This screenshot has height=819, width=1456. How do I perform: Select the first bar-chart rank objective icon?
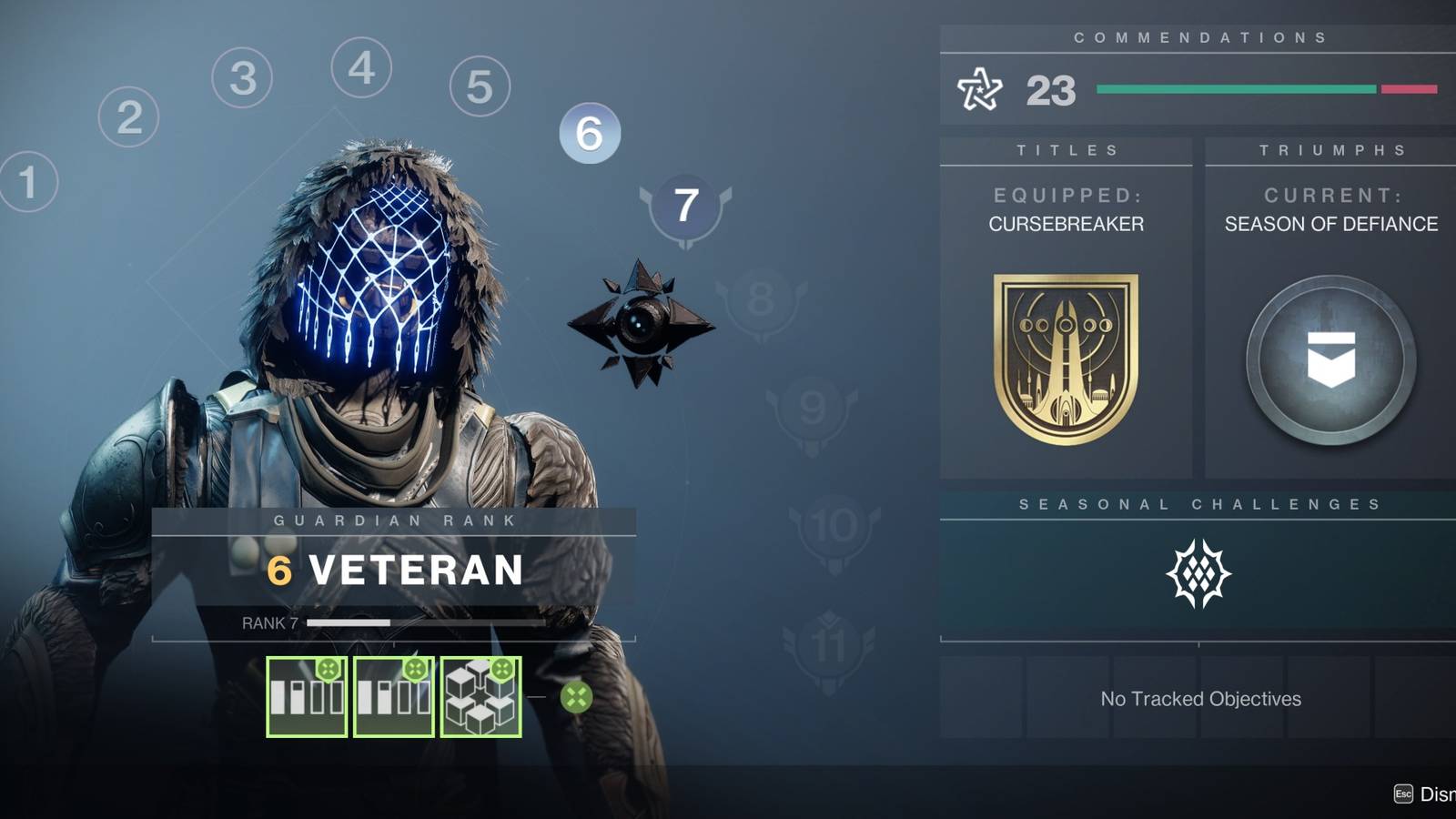pyautogui.click(x=307, y=697)
